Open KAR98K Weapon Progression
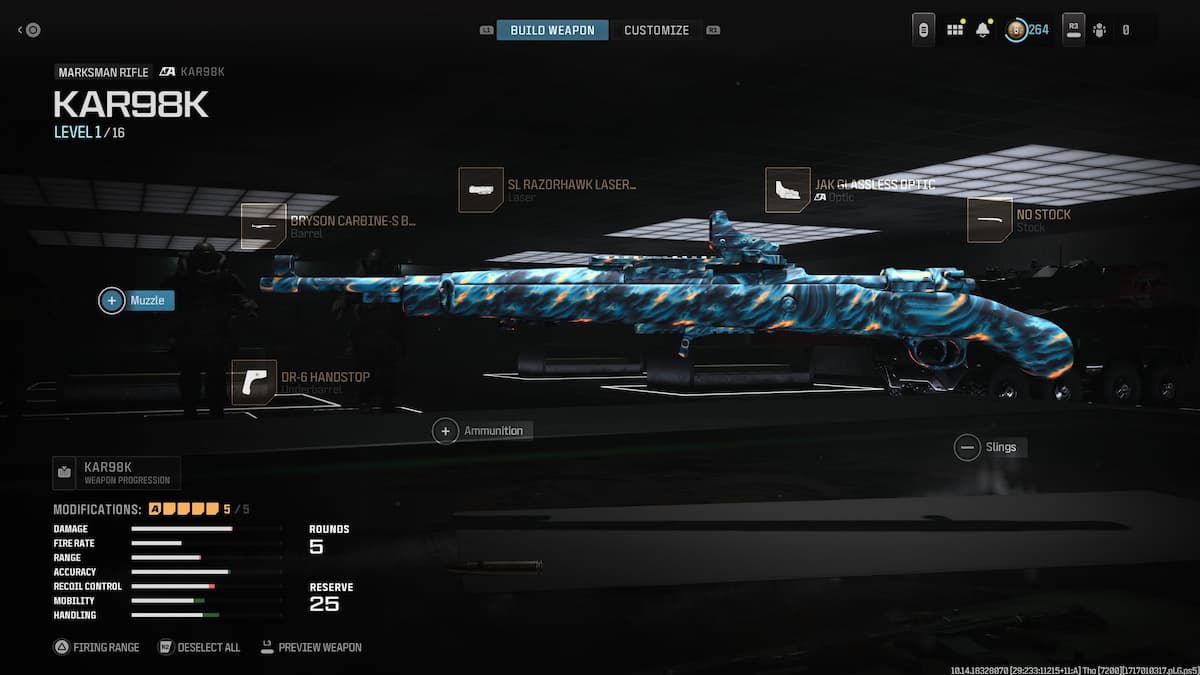 click(116, 472)
